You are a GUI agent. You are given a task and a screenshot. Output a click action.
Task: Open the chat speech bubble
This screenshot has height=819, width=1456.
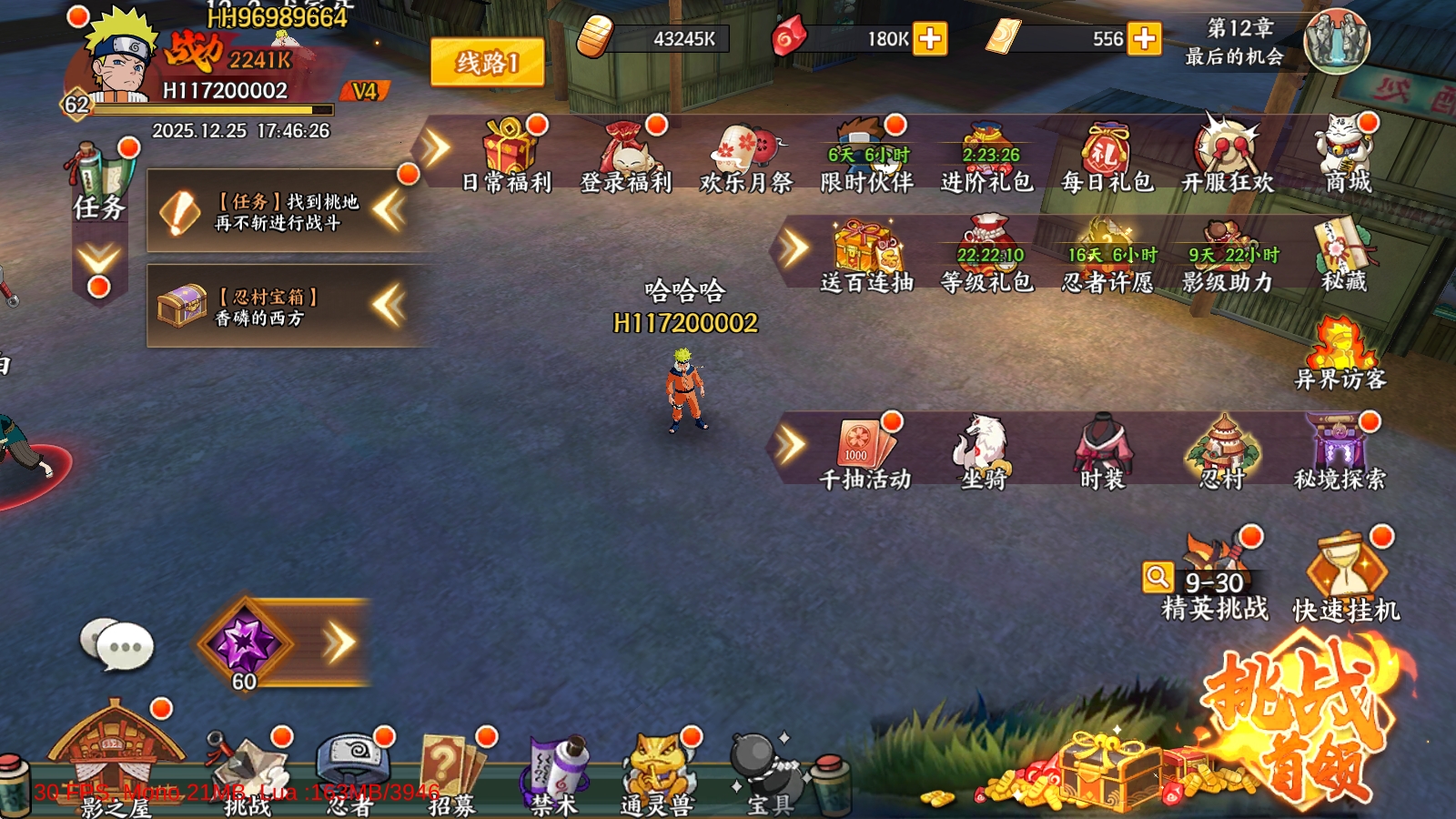(116, 644)
